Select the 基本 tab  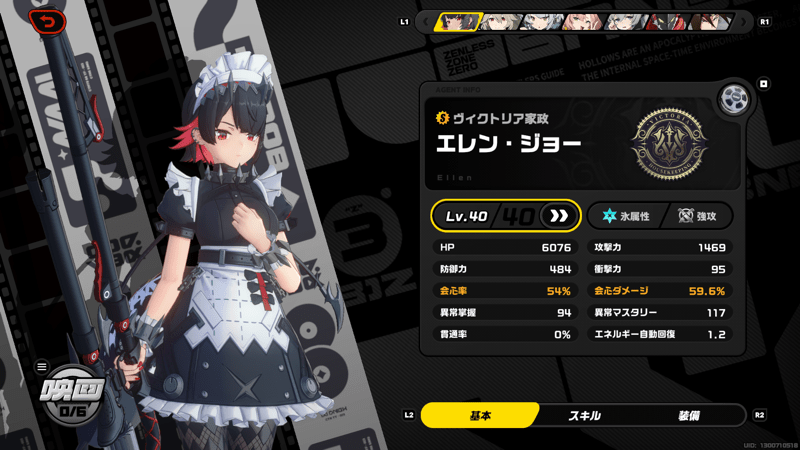pyautogui.click(x=480, y=415)
